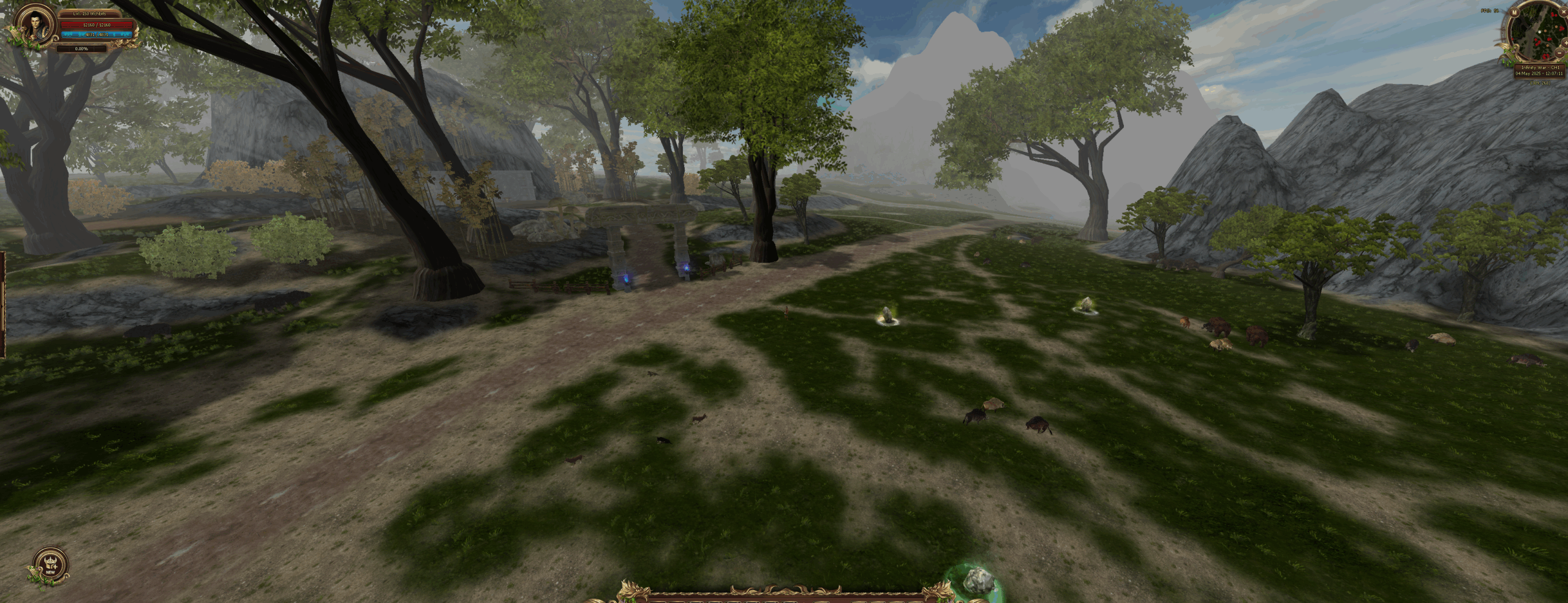Open the map with the M button
This screenshot has width=1568, height=603.
coord(1515,12)
